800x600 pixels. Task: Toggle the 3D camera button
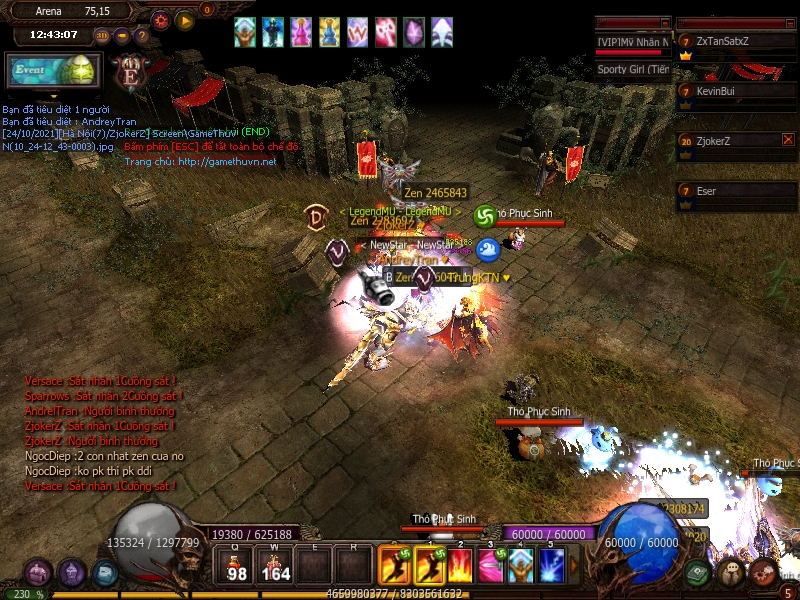102,35
